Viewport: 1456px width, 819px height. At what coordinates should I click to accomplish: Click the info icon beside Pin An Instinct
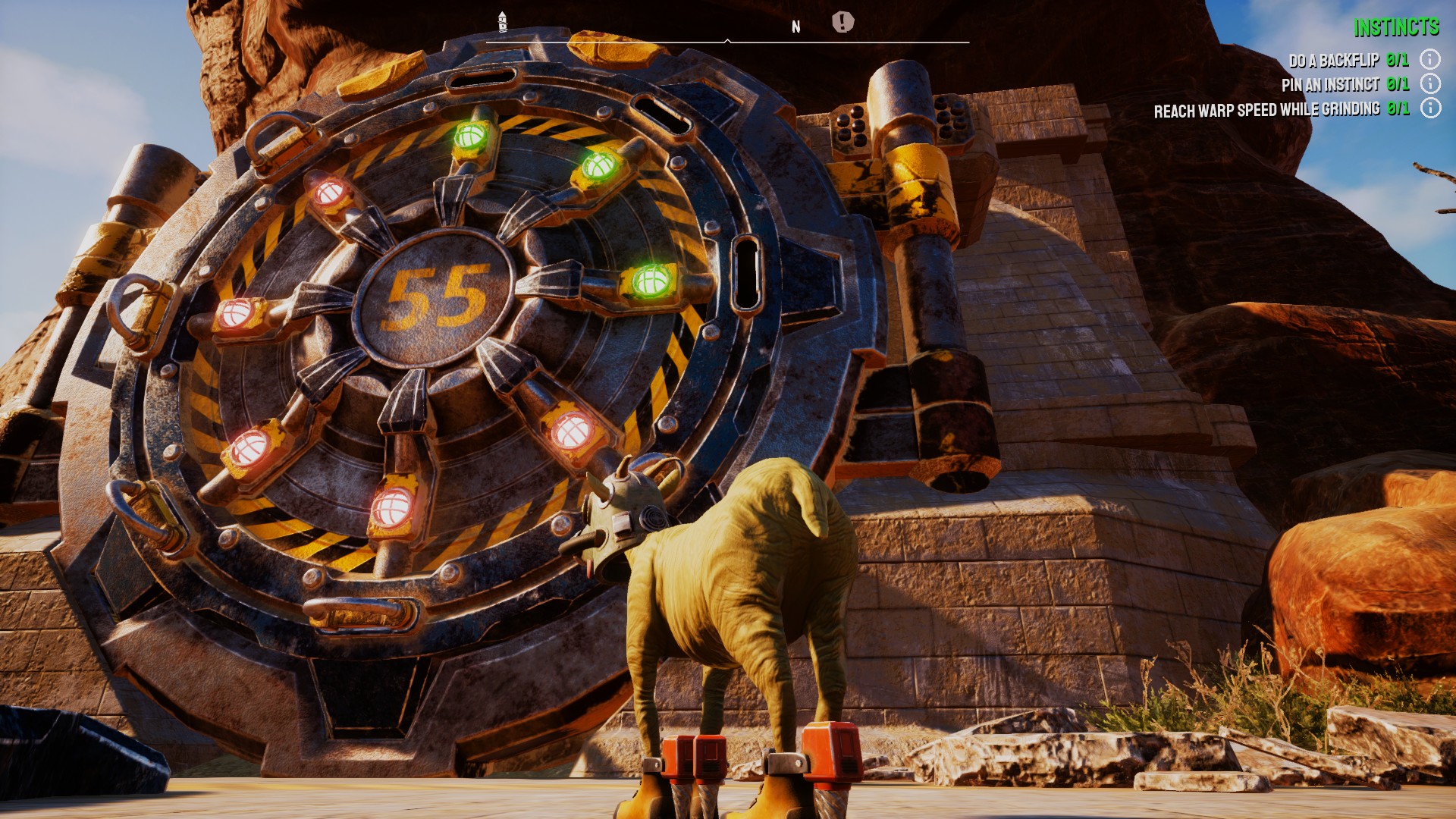1429,82
